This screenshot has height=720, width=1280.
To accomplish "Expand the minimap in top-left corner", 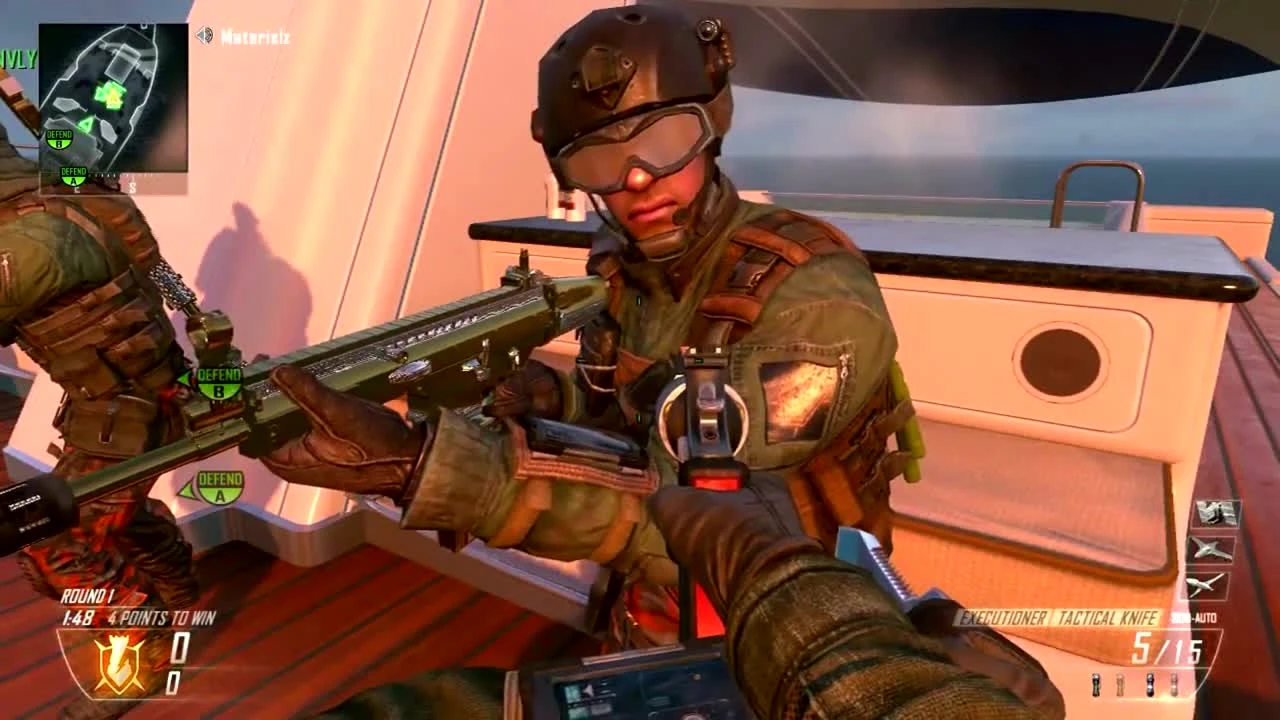I will tap(112, 95).
